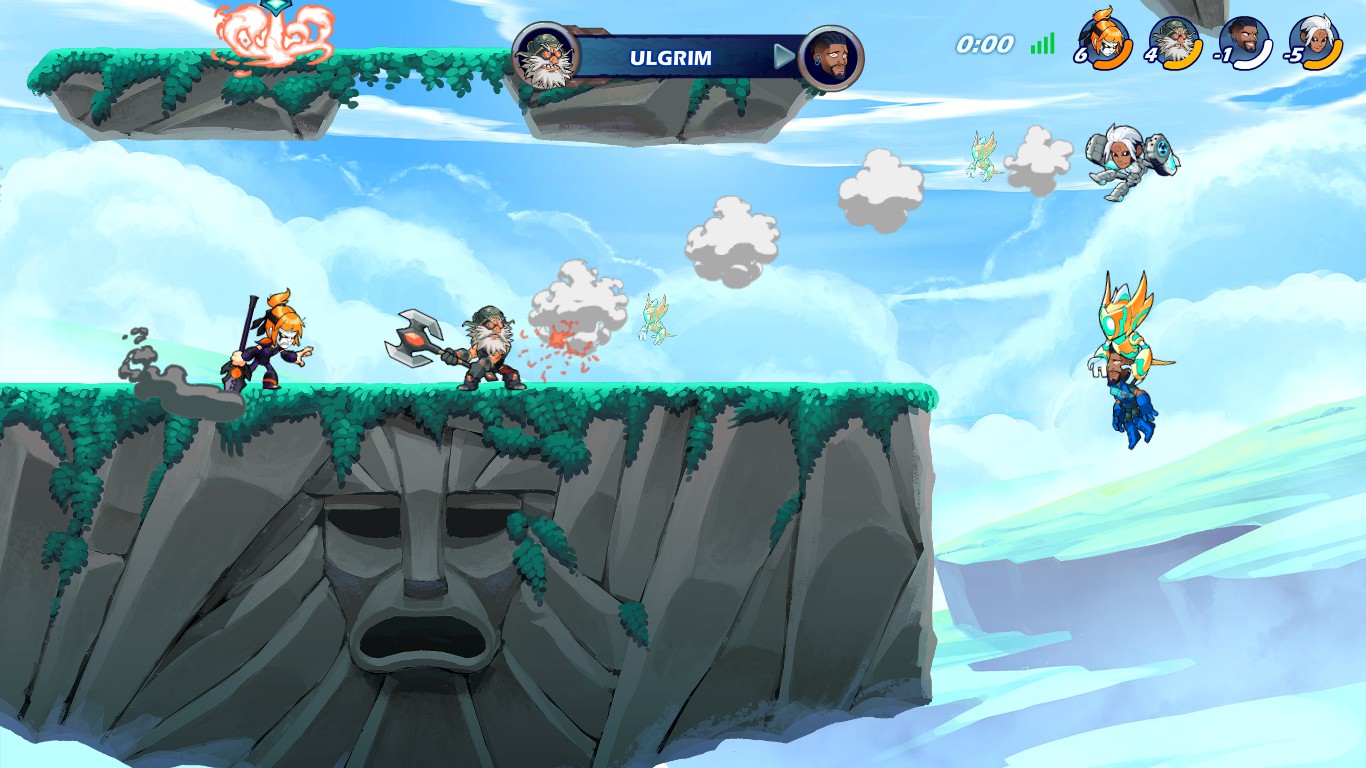Click the large grey cloud in the sky
1366x768 pixels.
(x=880, y=180)
